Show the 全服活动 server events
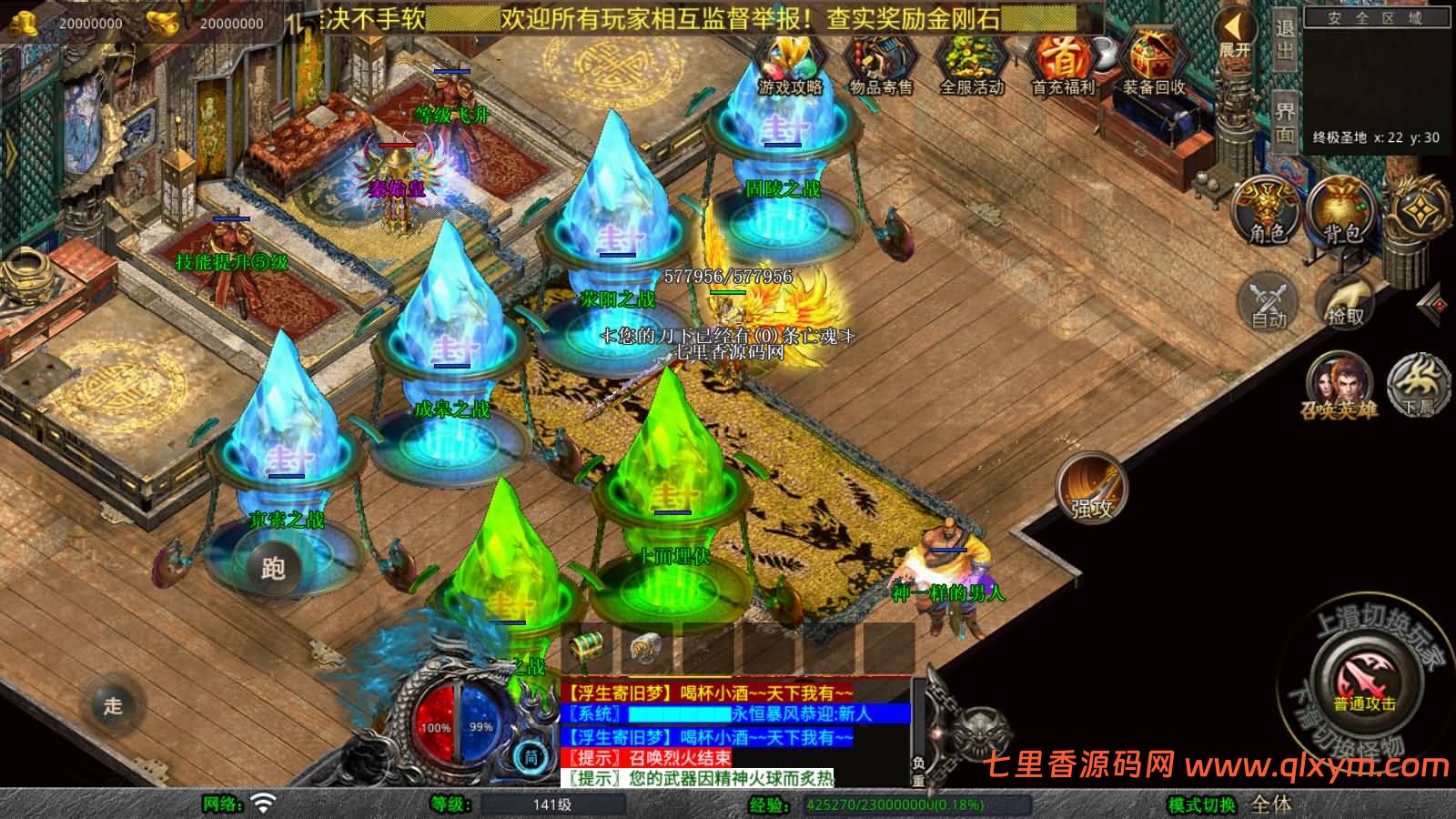The image size is (1456, 819). click(x=971, y=64)
